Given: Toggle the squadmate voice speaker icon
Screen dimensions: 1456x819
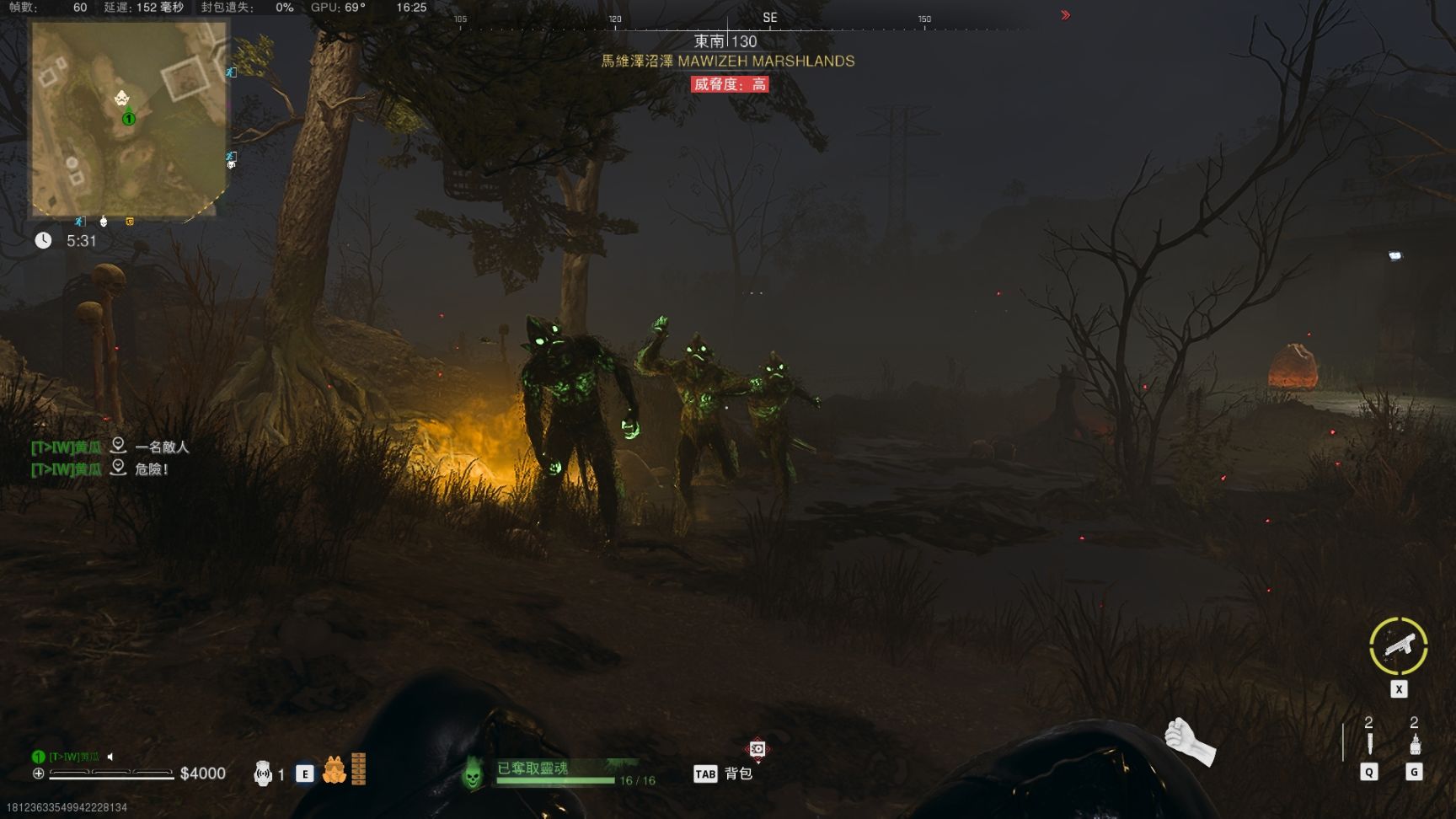Looking at the screenshot, I should point(110,757).
